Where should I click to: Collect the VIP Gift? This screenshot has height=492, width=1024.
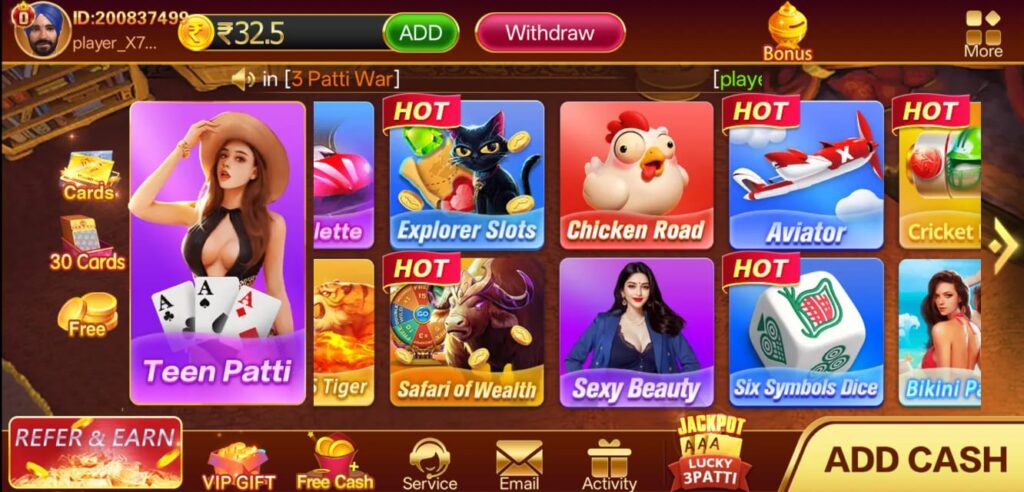point(239,466)
